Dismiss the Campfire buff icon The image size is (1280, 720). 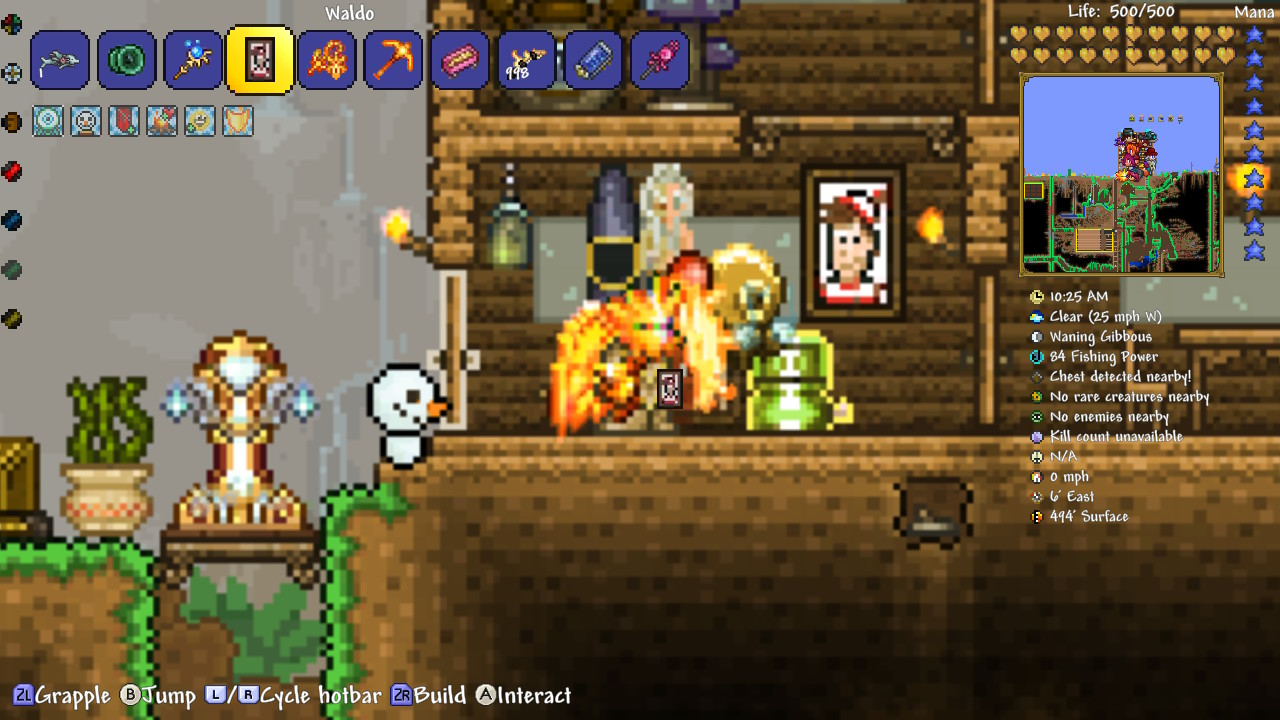point(161,121)
